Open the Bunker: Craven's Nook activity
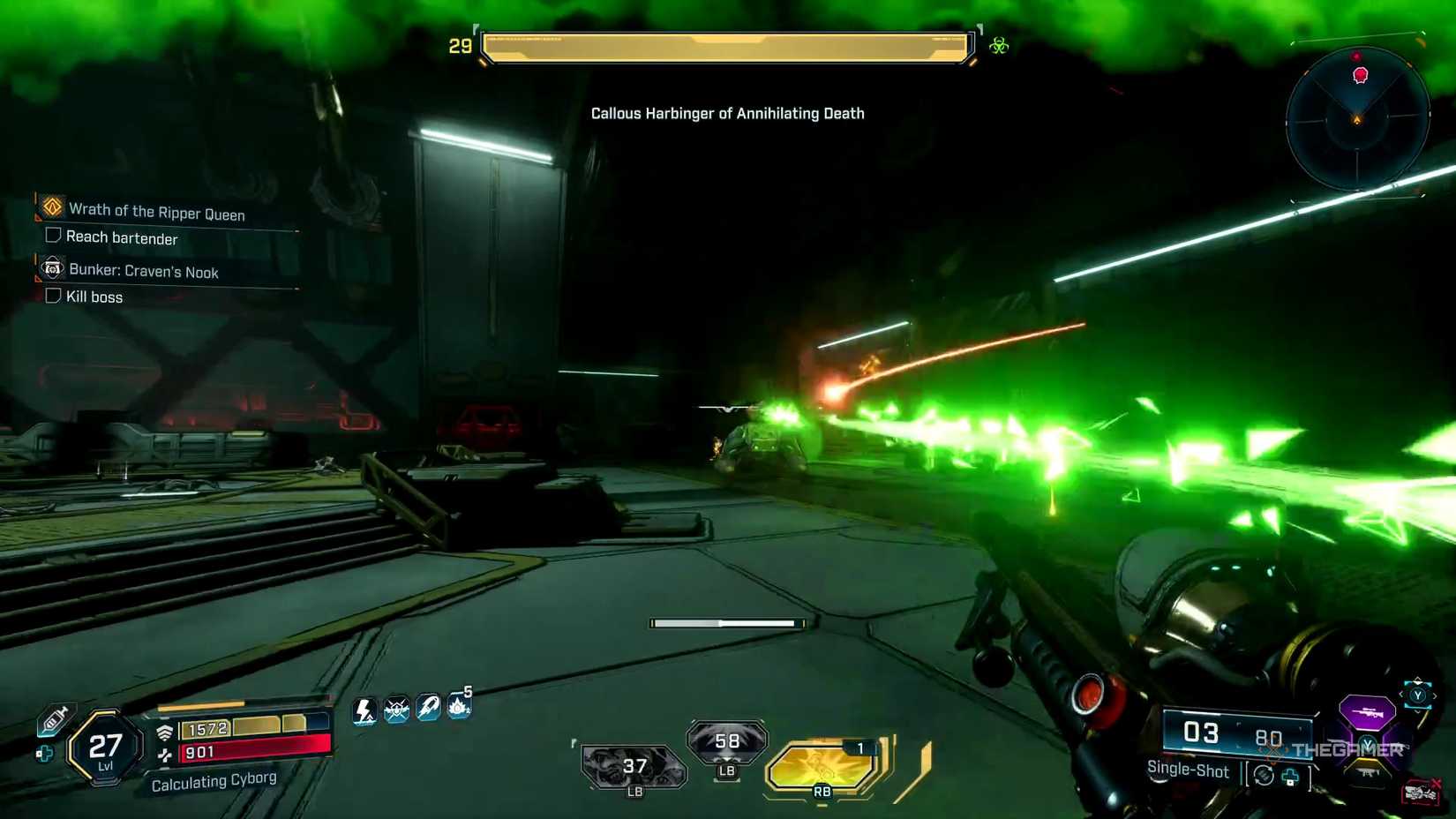 pos(143,271)
